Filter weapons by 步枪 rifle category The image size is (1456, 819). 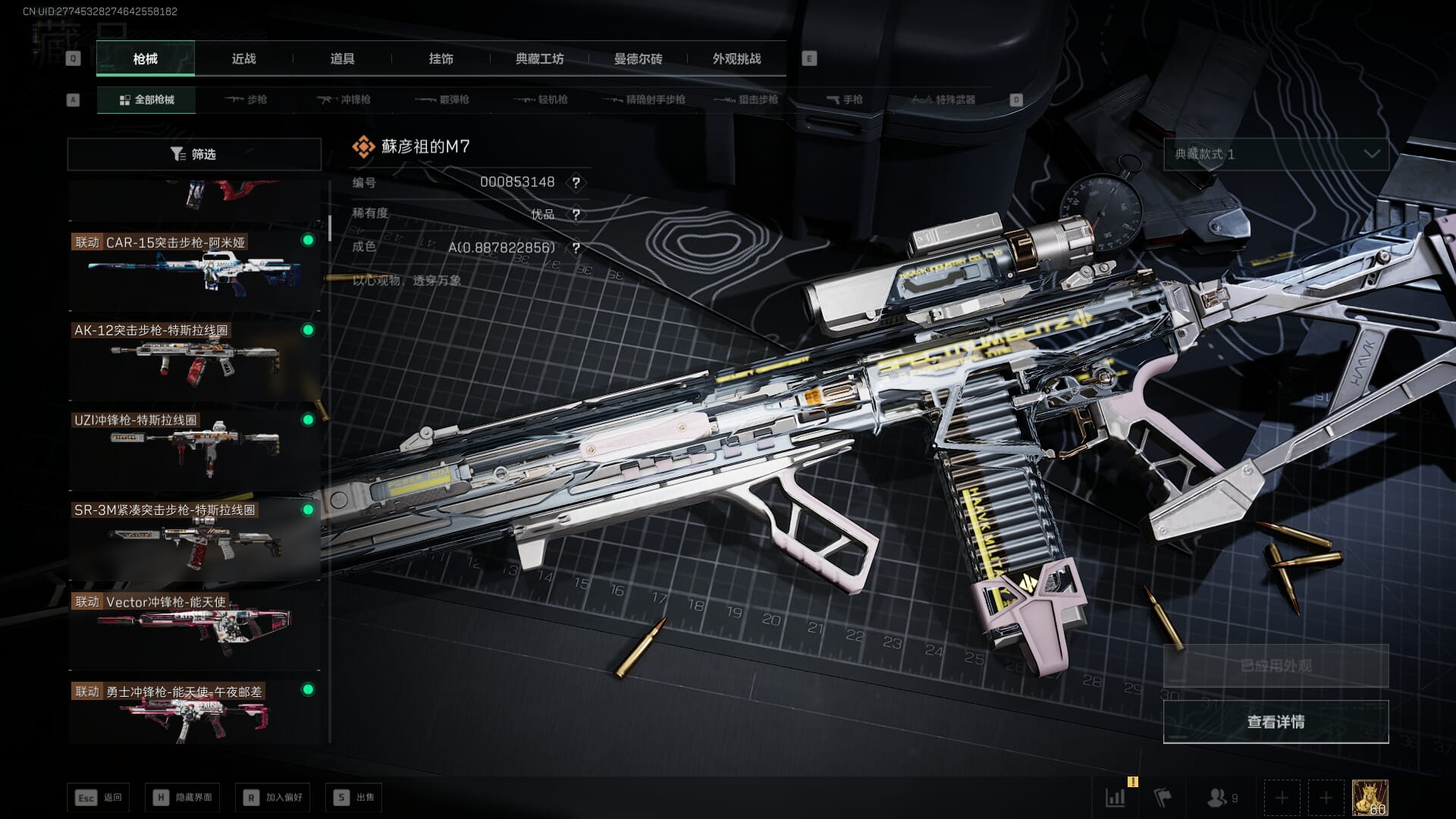click(246, 99)
